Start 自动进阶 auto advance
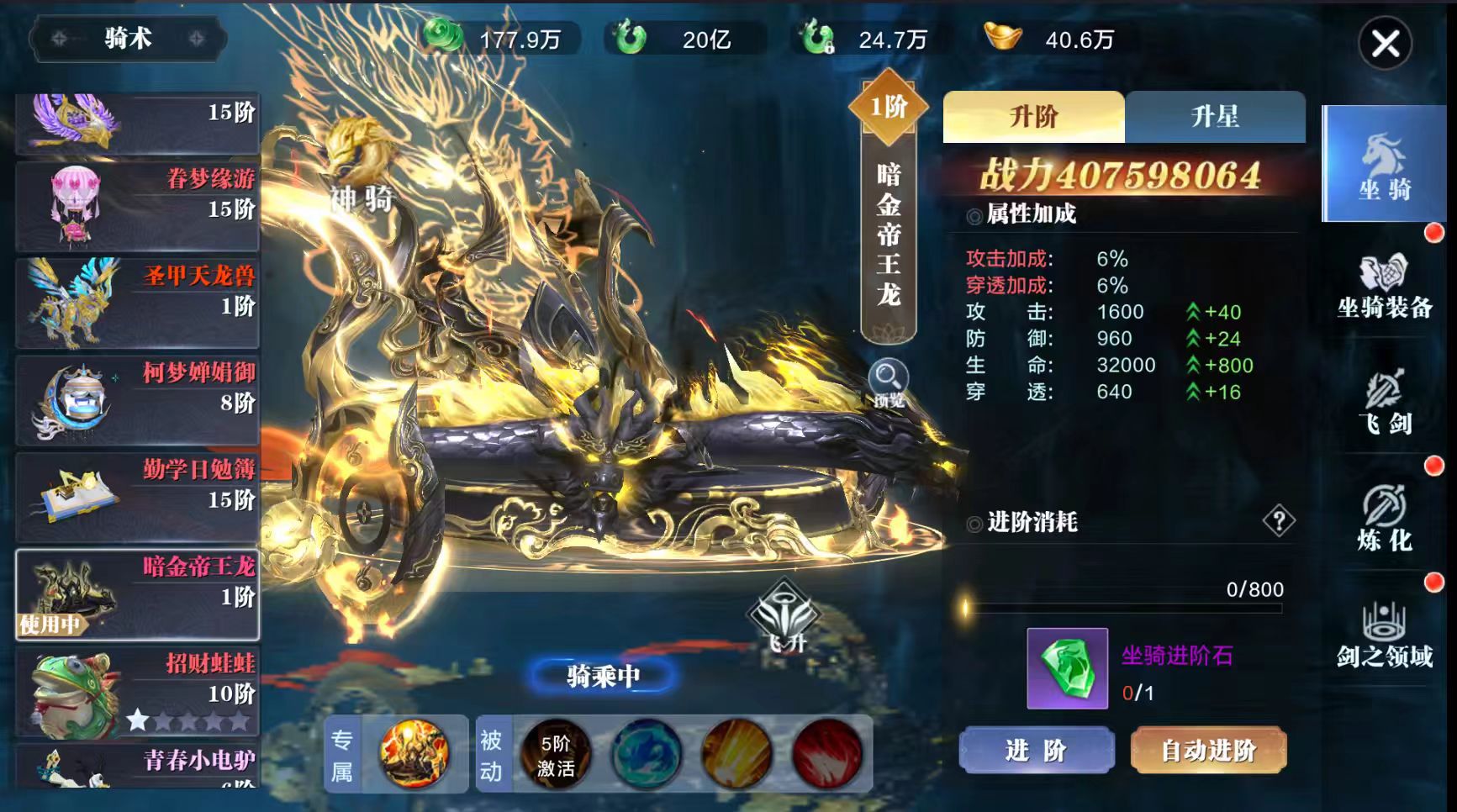 (1207, 750)
